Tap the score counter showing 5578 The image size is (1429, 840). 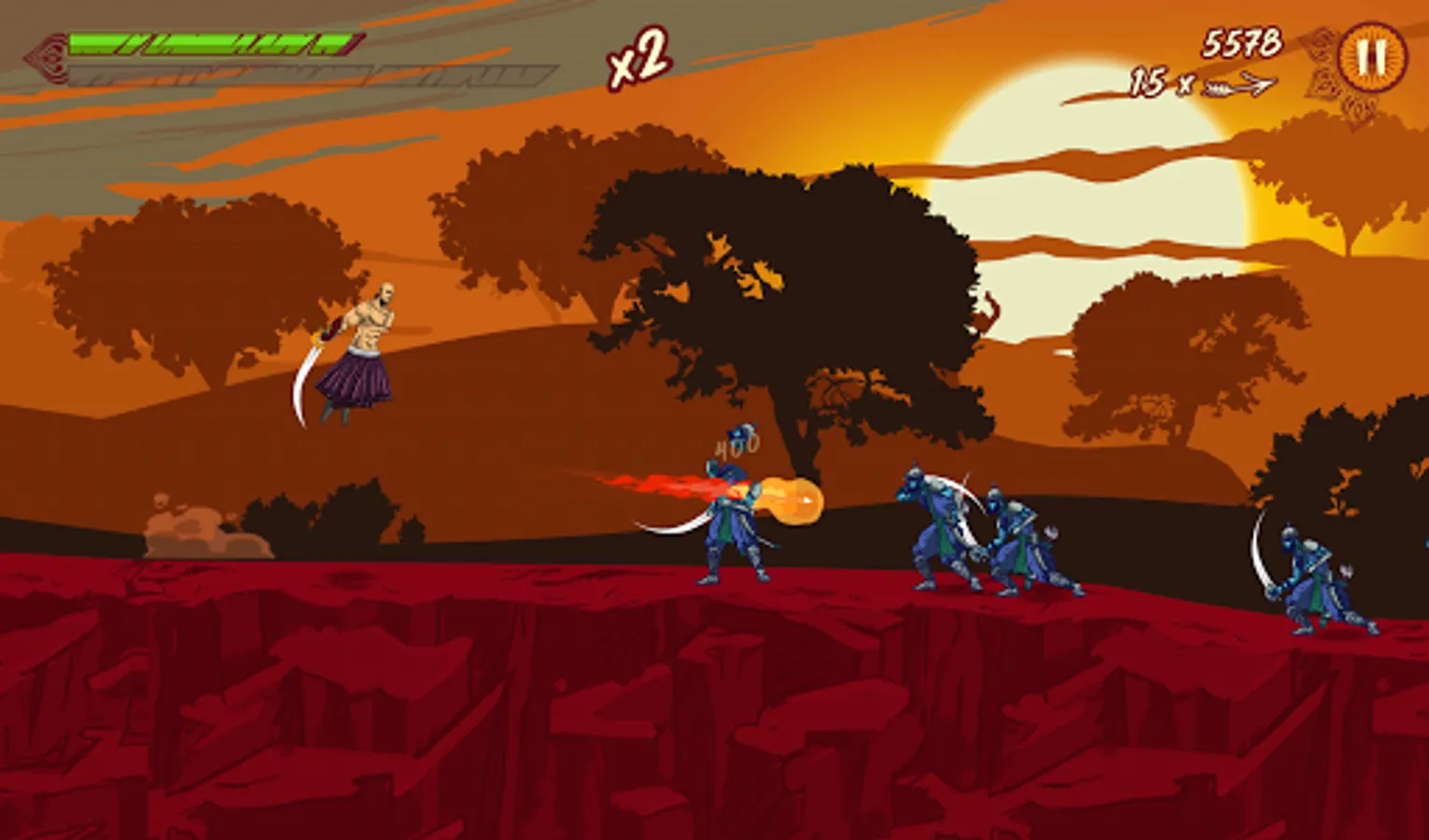(x=1241, y=42)
